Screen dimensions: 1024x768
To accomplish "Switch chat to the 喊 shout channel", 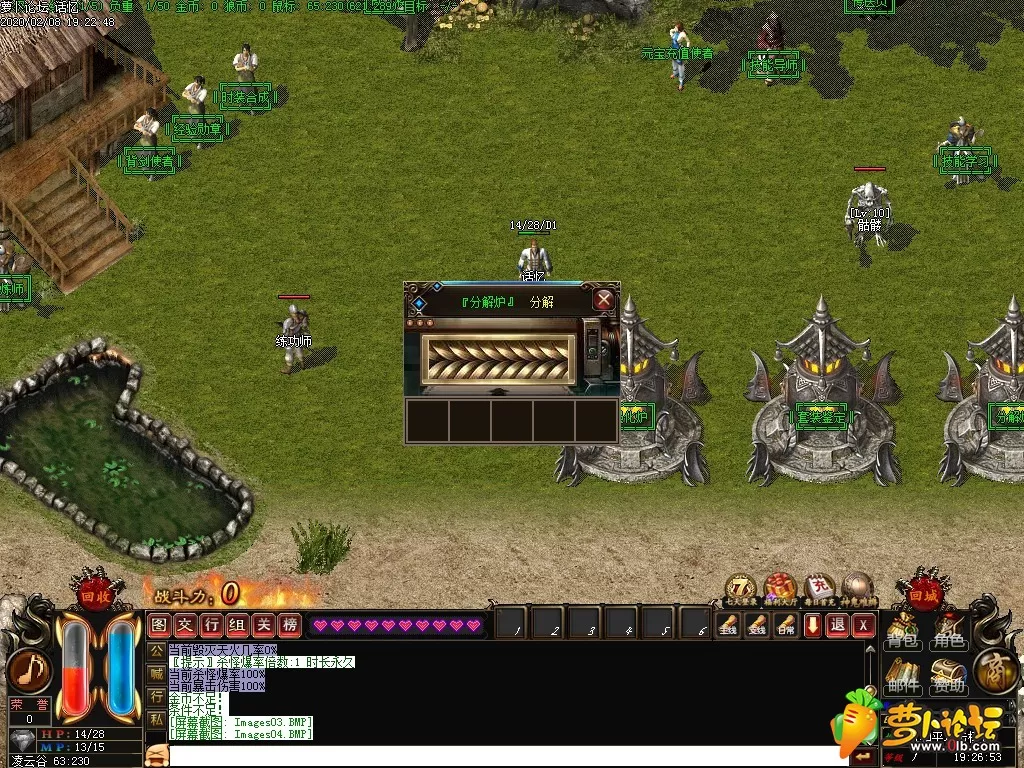I will [156, 673].
